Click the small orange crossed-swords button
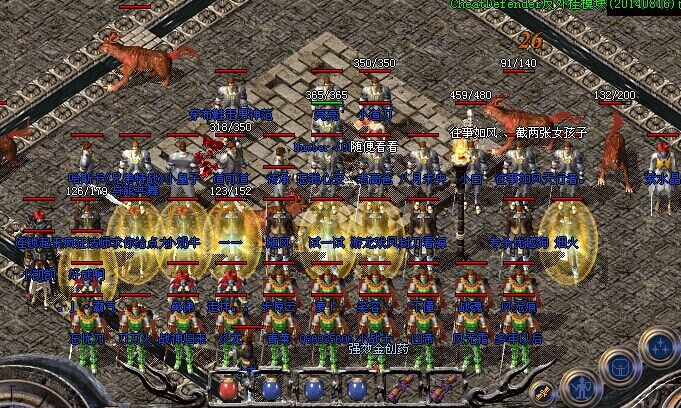 click(x=543, y=393)
